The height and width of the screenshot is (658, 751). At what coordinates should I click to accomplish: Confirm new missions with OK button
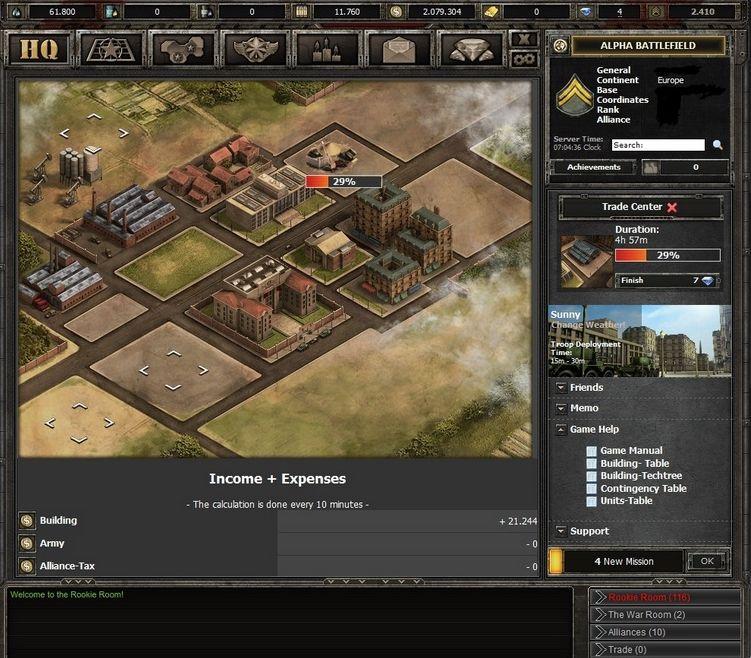coord(707,561)
